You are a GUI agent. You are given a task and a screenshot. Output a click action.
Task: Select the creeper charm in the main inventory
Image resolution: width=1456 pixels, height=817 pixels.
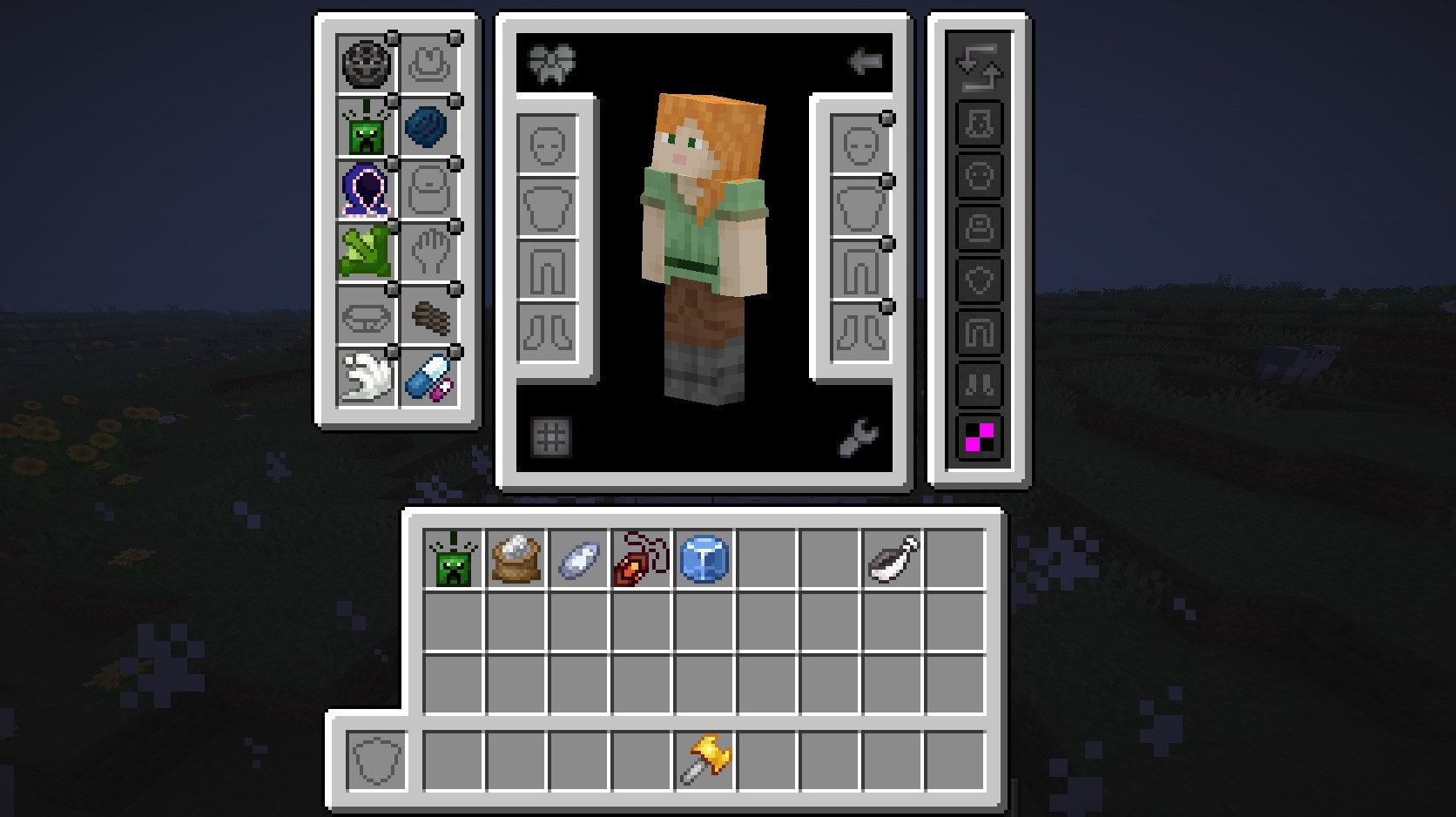453,559
